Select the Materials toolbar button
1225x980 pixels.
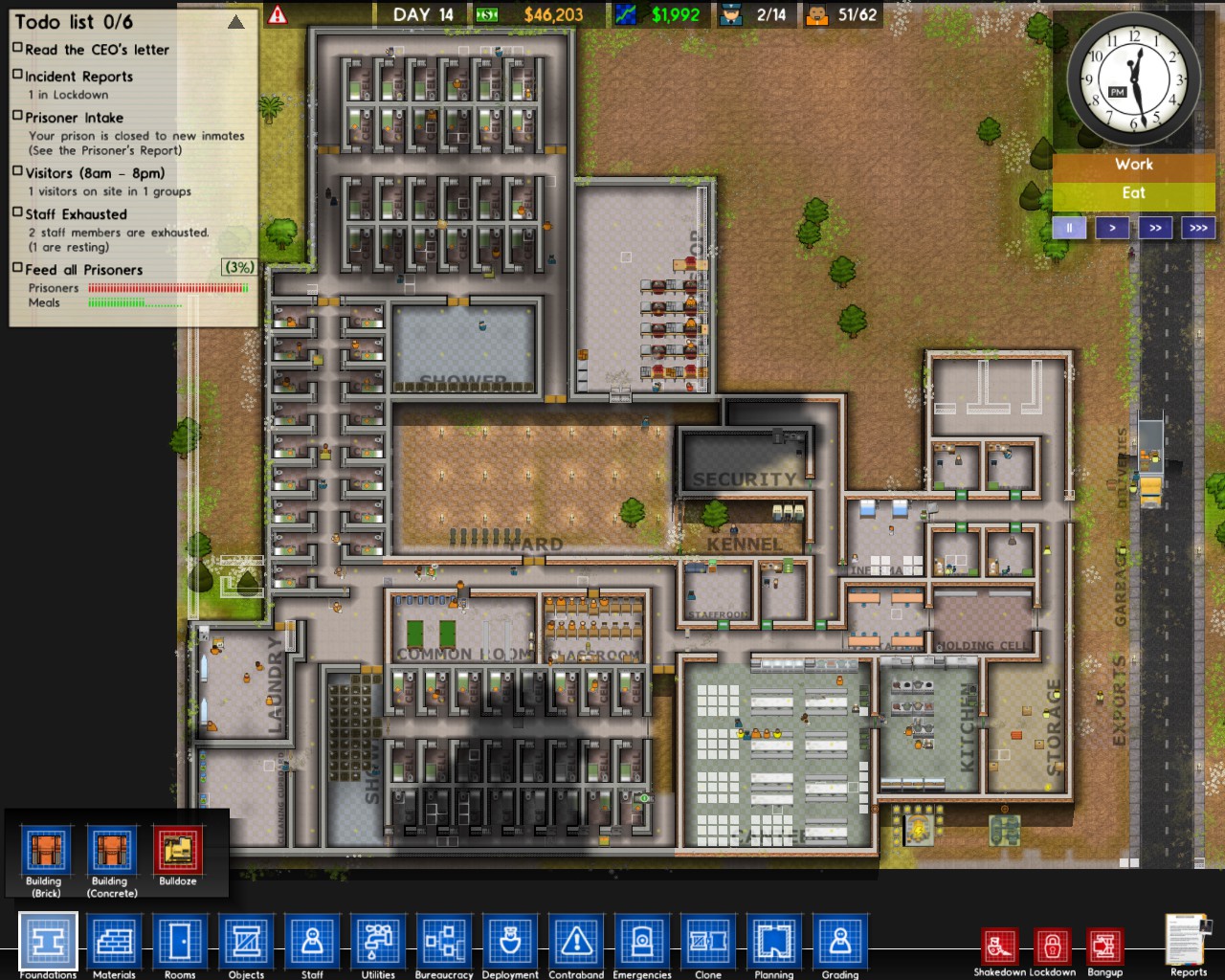pos(114,941)
